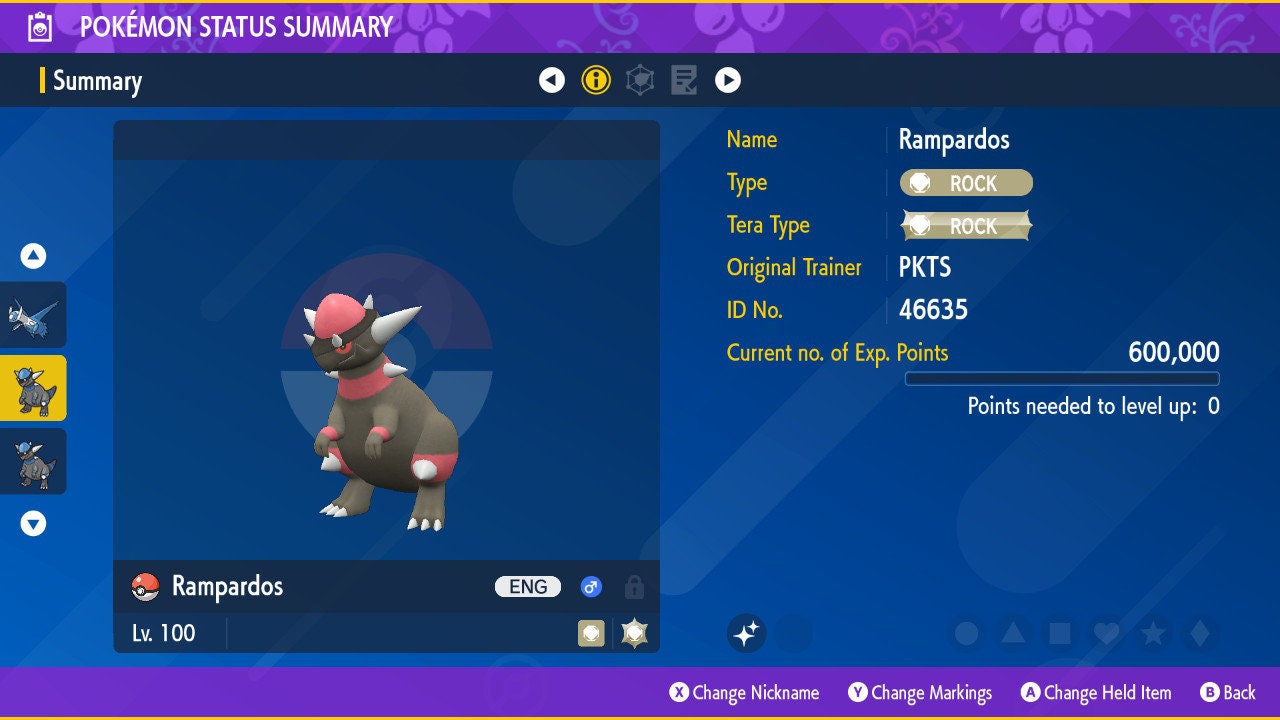This screenshot has width=1280, height=720.
Task: Go to the previous summary page arrow
Action: tap(552, 80)
